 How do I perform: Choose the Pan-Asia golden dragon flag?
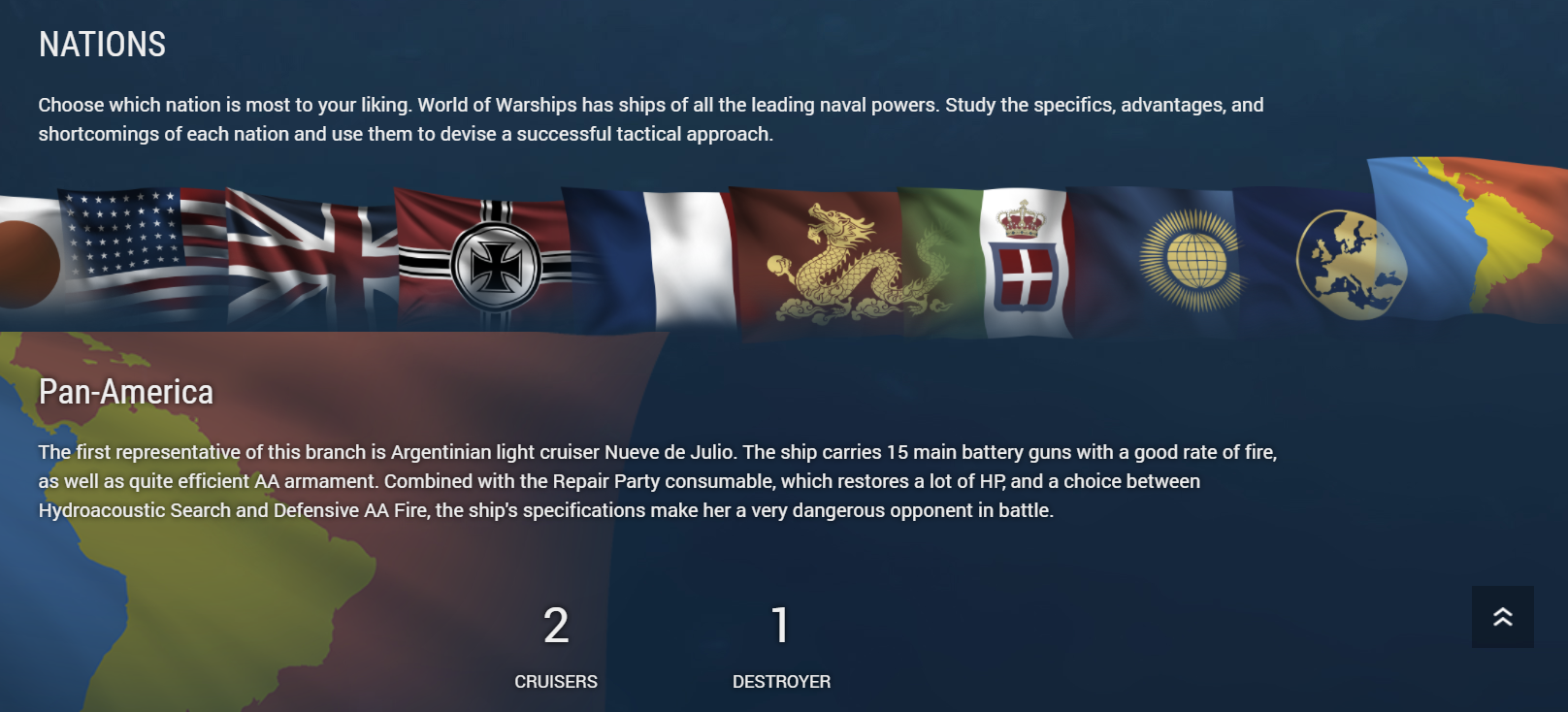[825, 262]
